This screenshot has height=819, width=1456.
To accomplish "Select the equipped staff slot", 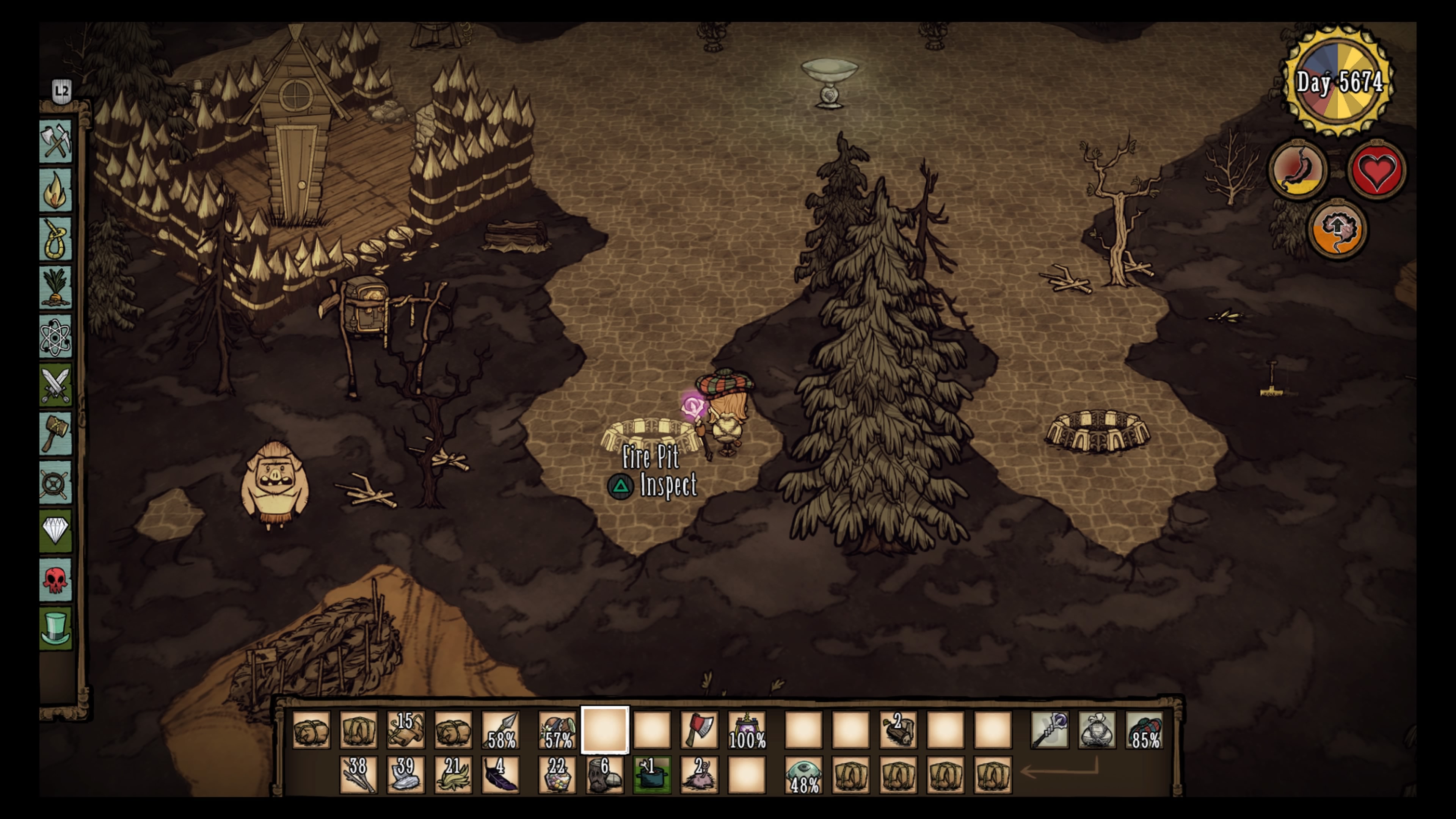I will [x=1050, y=730].
